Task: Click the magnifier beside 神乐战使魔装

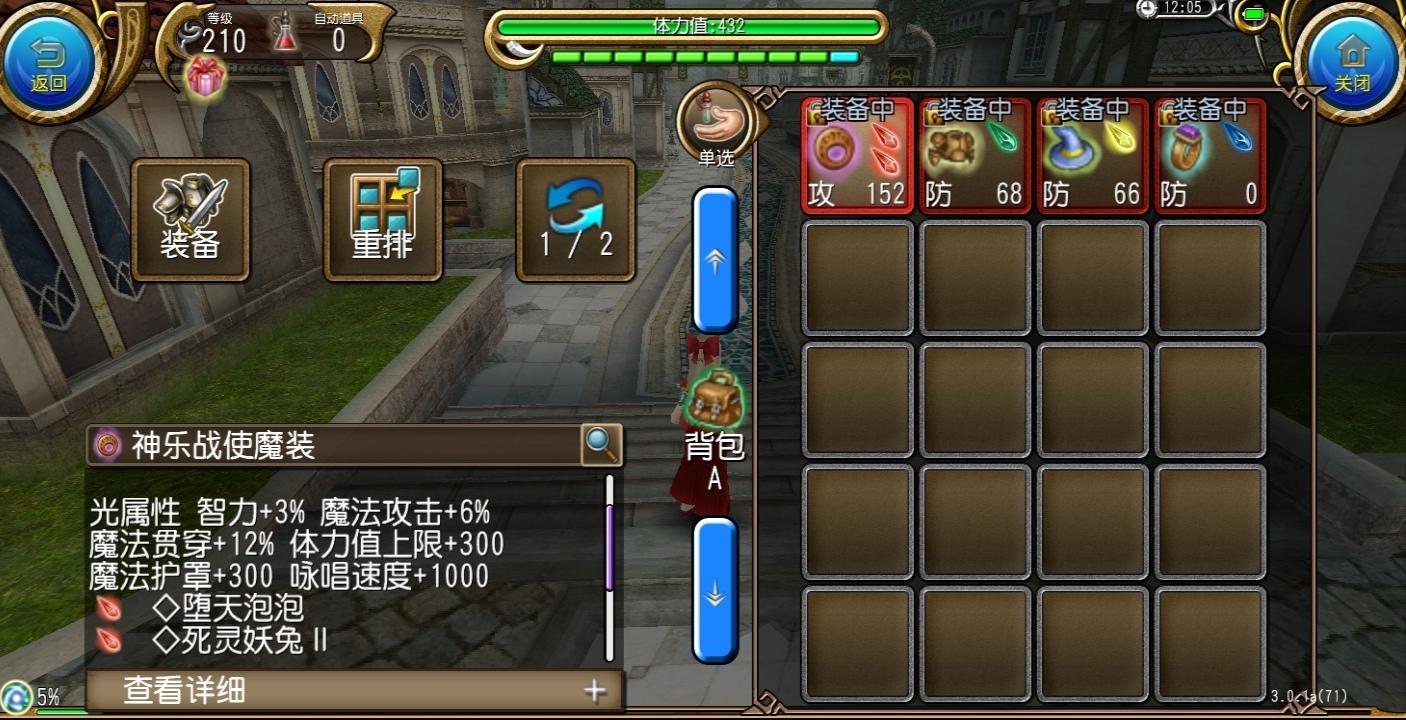Action: coord(600,444)
